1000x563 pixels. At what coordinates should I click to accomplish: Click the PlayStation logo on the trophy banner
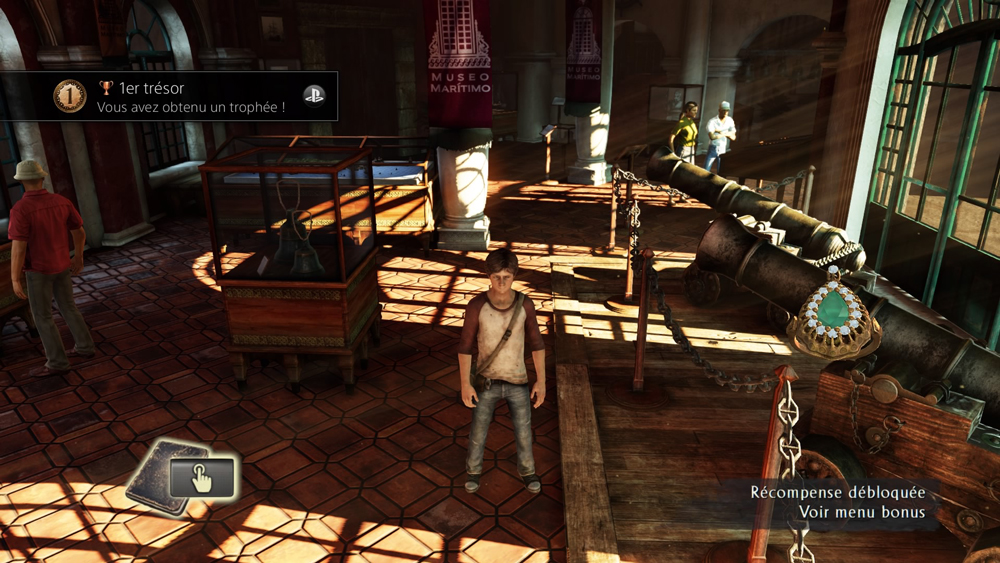314,96
